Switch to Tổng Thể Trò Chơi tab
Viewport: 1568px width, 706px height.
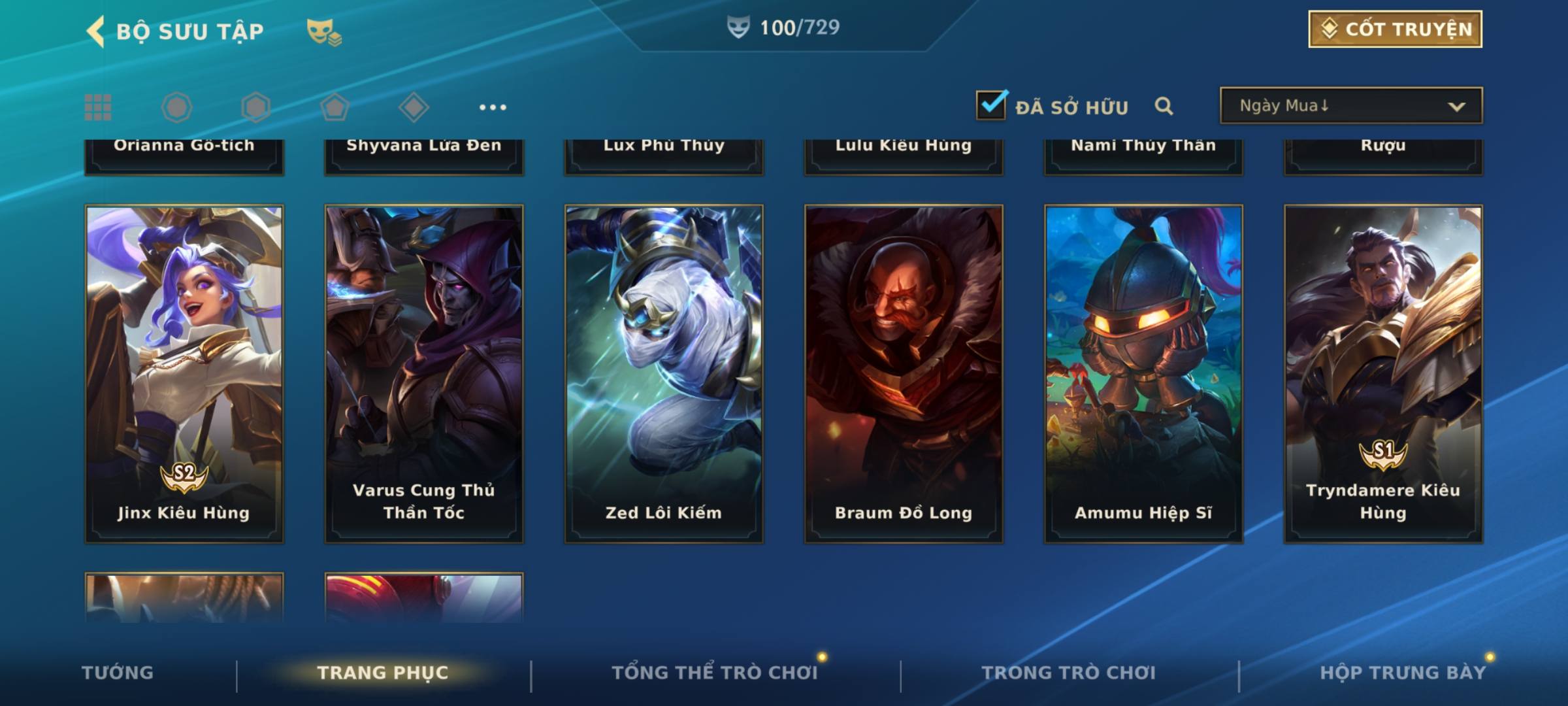(x=714, y=673)
